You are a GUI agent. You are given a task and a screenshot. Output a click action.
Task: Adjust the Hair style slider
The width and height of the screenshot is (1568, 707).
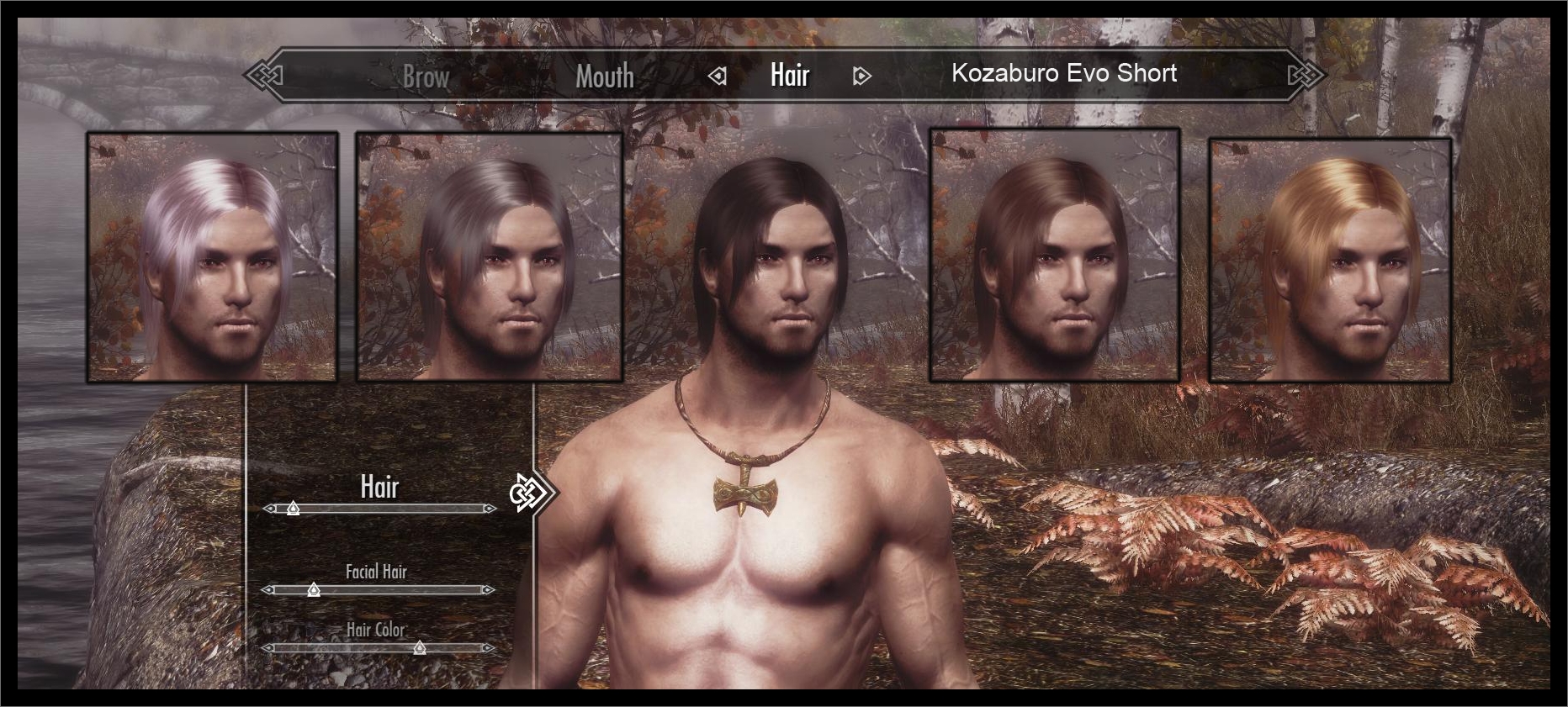click(x=293, y=509)
